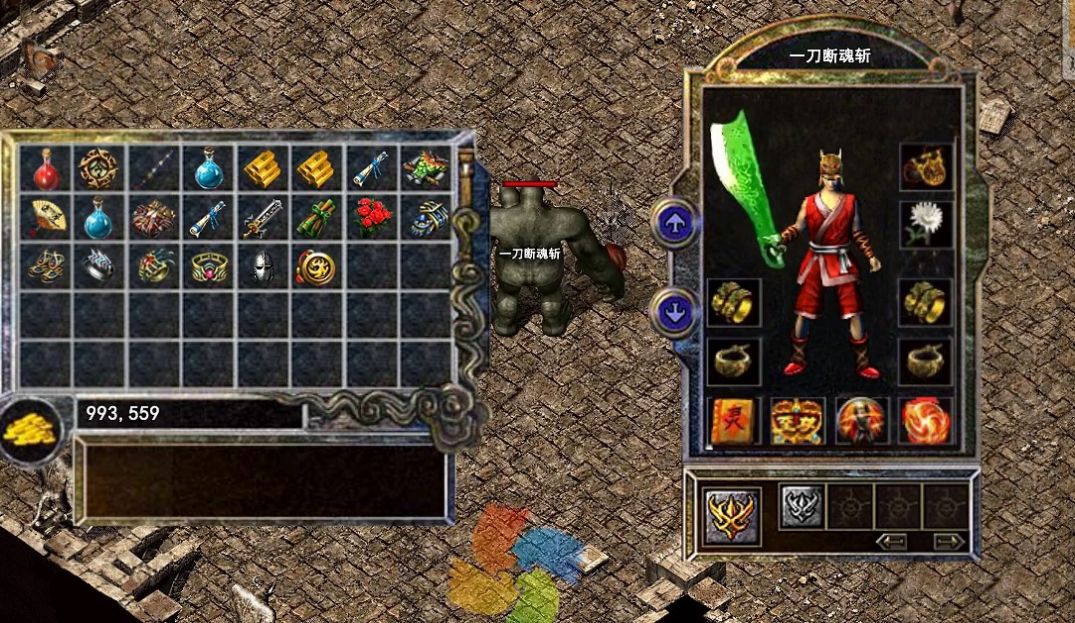
Task: Select the green bamboo bundle item
Action: tap(316, 217)
